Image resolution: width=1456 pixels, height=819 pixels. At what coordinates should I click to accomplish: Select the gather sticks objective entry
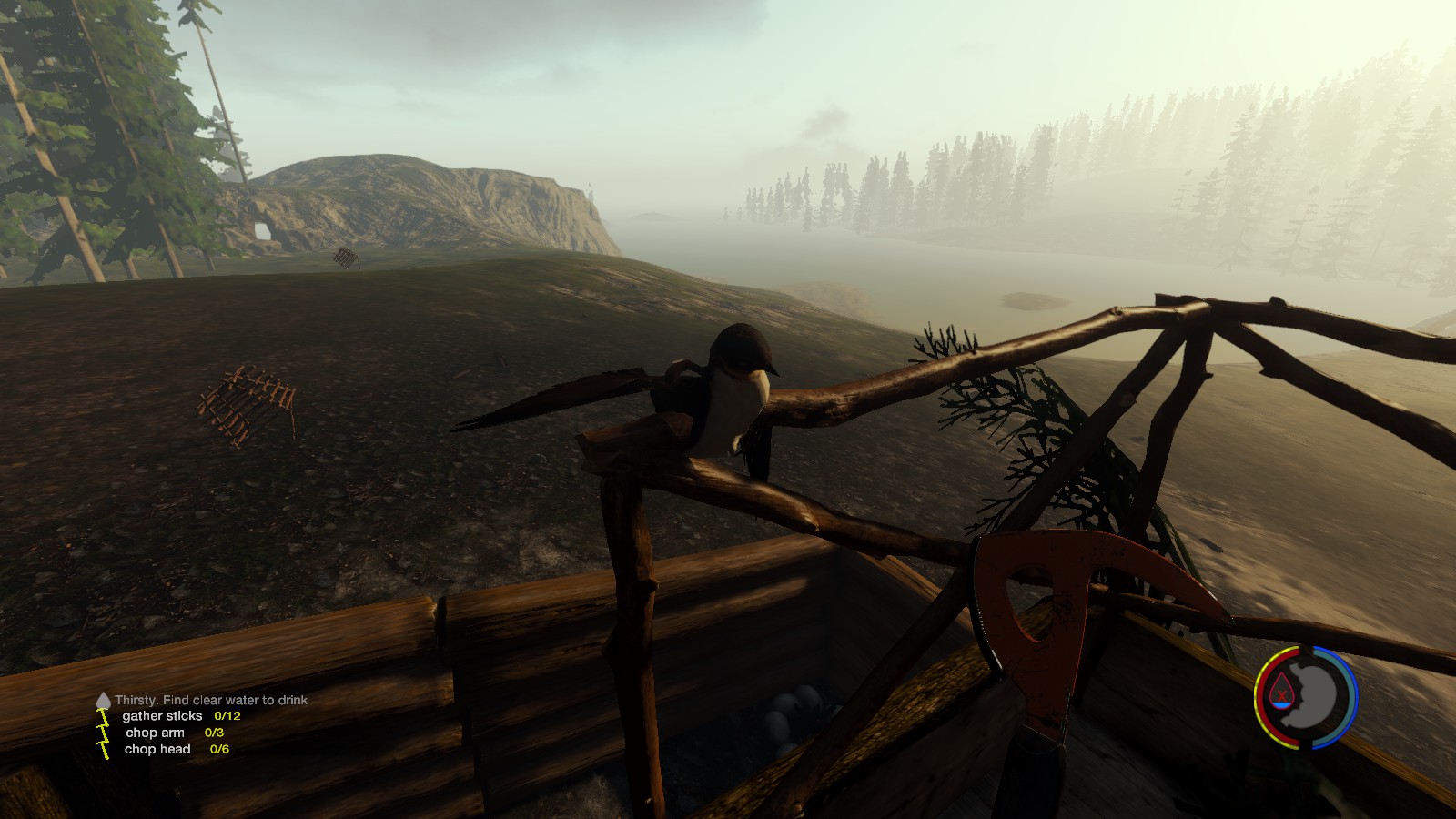pos(163,716)
